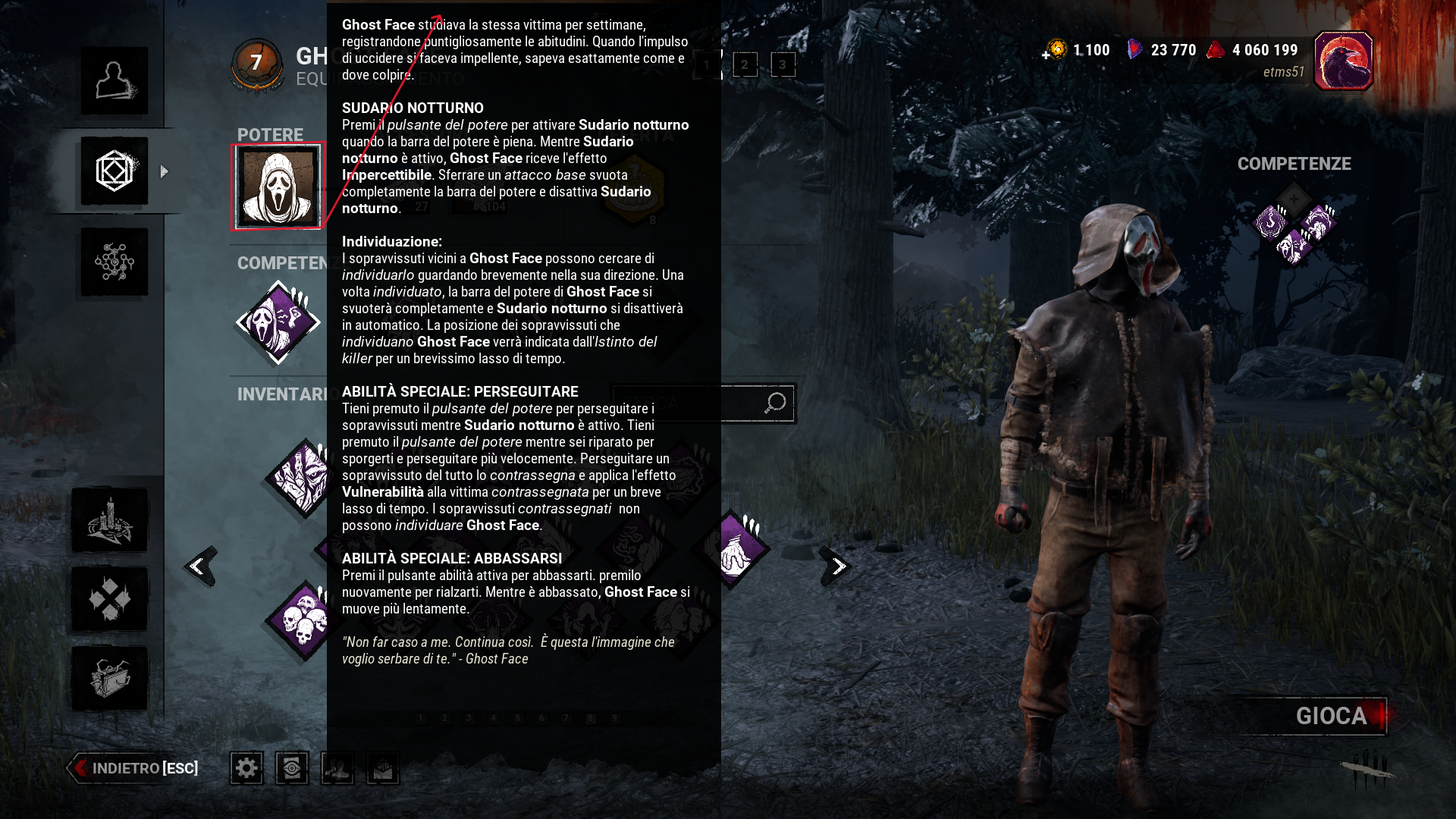
Task: Open the Sudario Notturno power slot icon
Action: tap(278, 185)
